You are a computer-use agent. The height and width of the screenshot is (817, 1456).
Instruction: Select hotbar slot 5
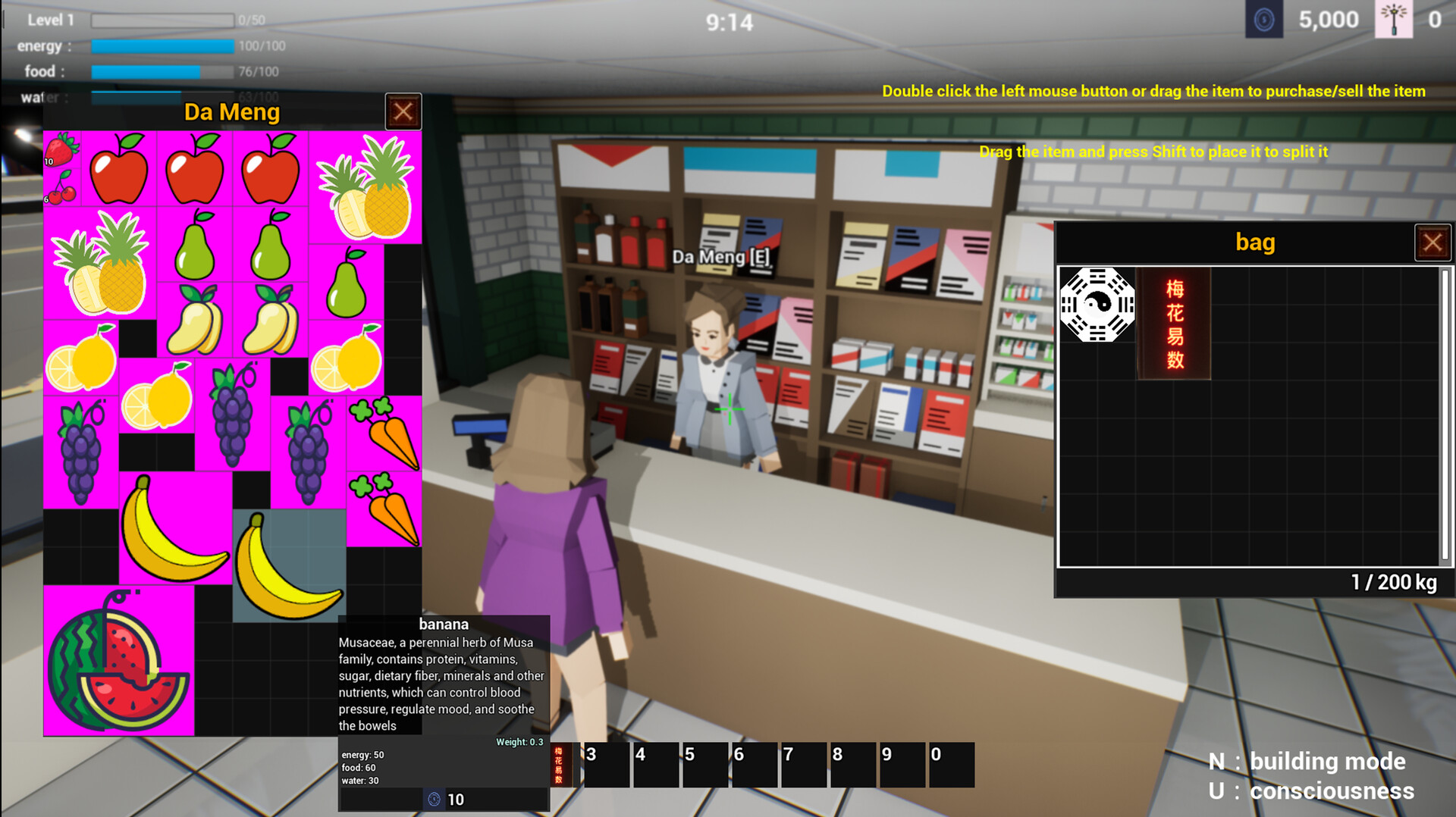(x=704, y=764)
